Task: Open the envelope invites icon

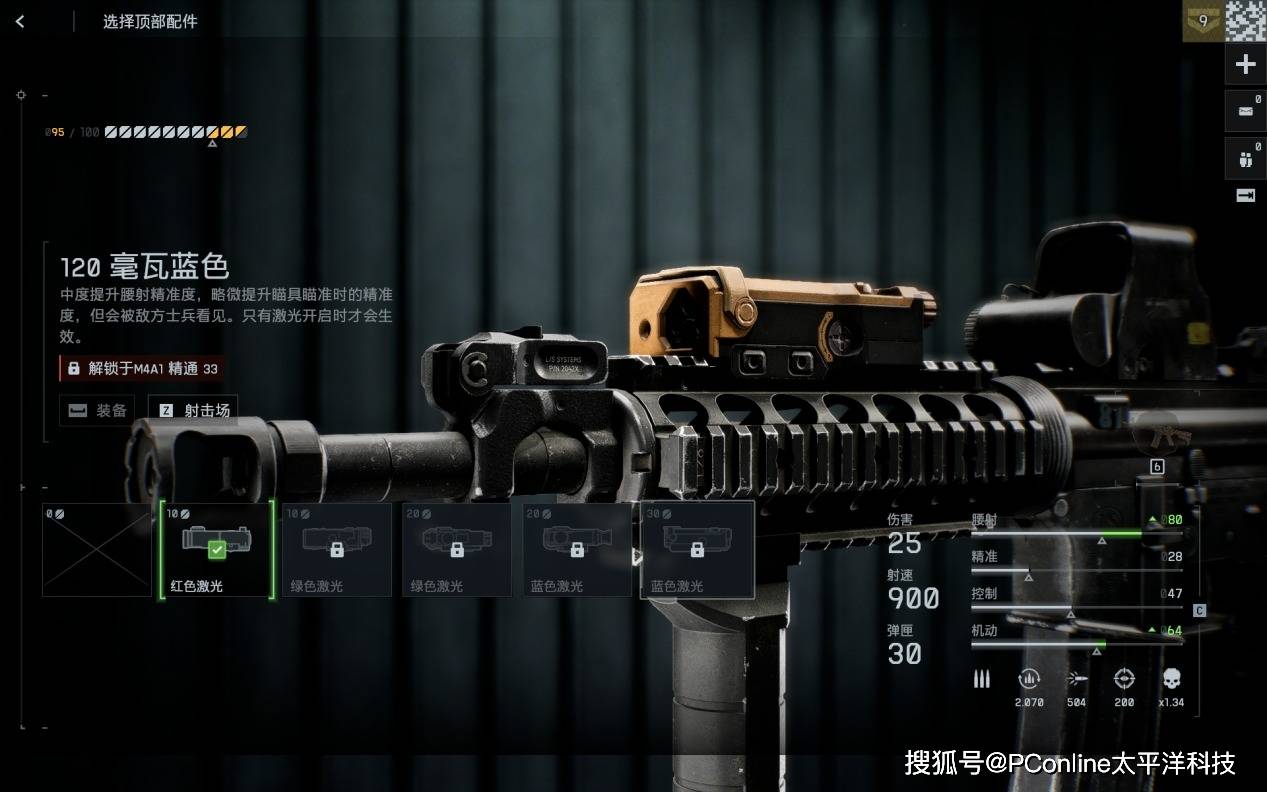Action: (x=1245, y=111)
